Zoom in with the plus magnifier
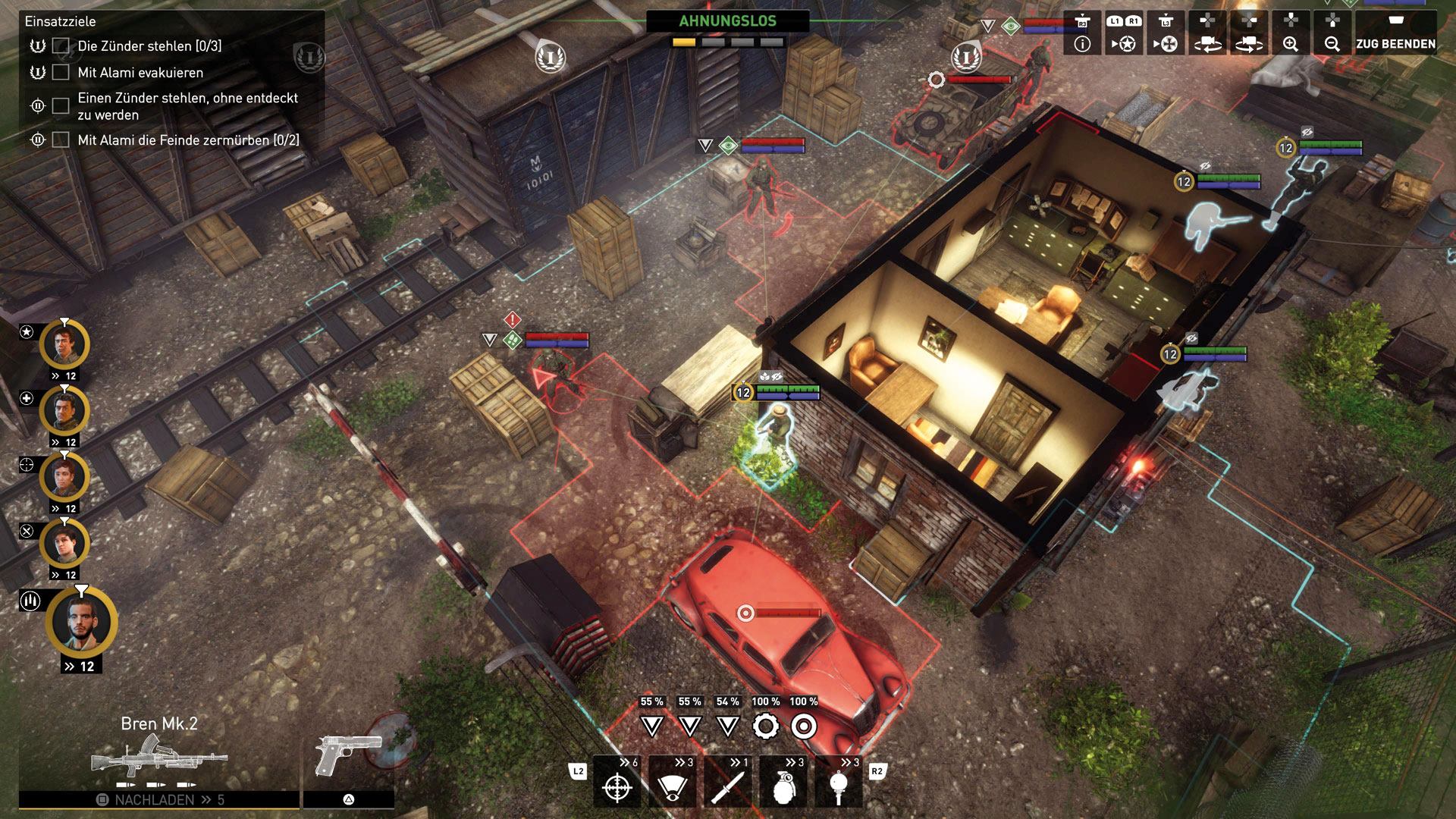 pos(1290,34)
